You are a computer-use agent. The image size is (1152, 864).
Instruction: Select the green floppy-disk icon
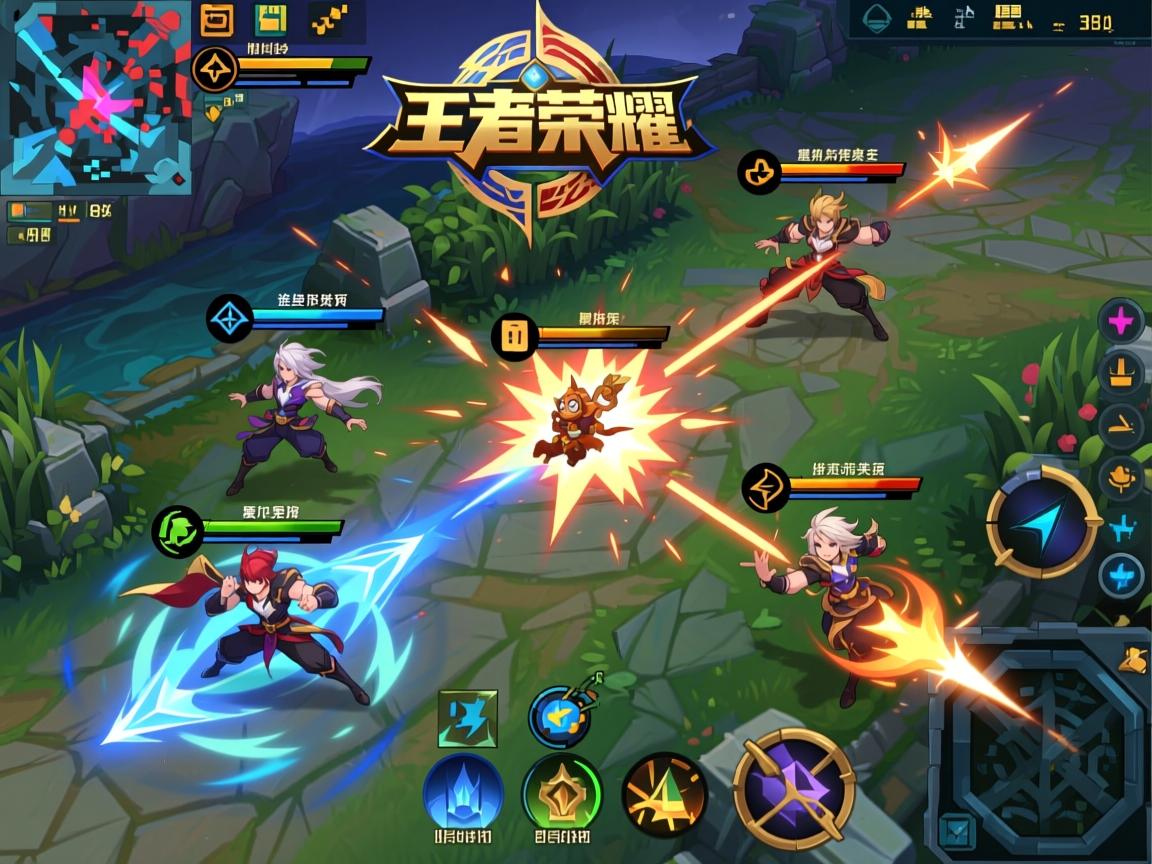271,19
